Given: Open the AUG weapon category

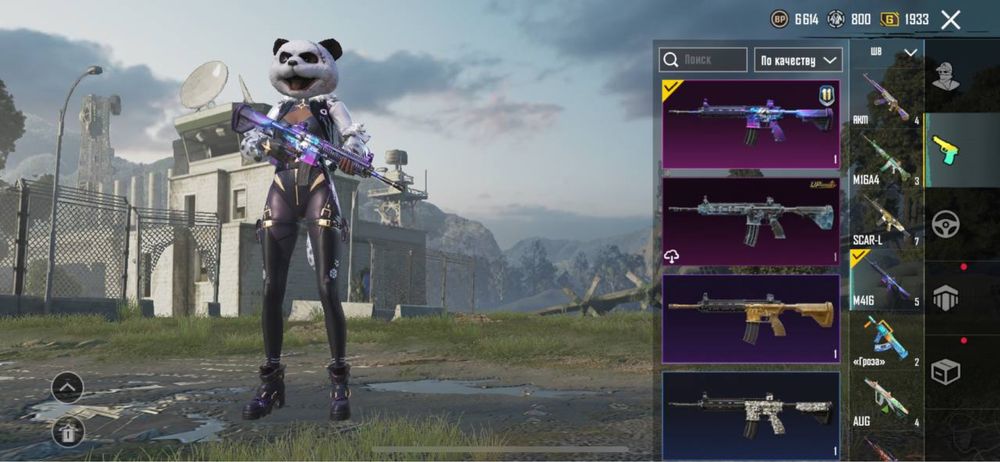Looking at the screenshot, I should pos(886,400).
